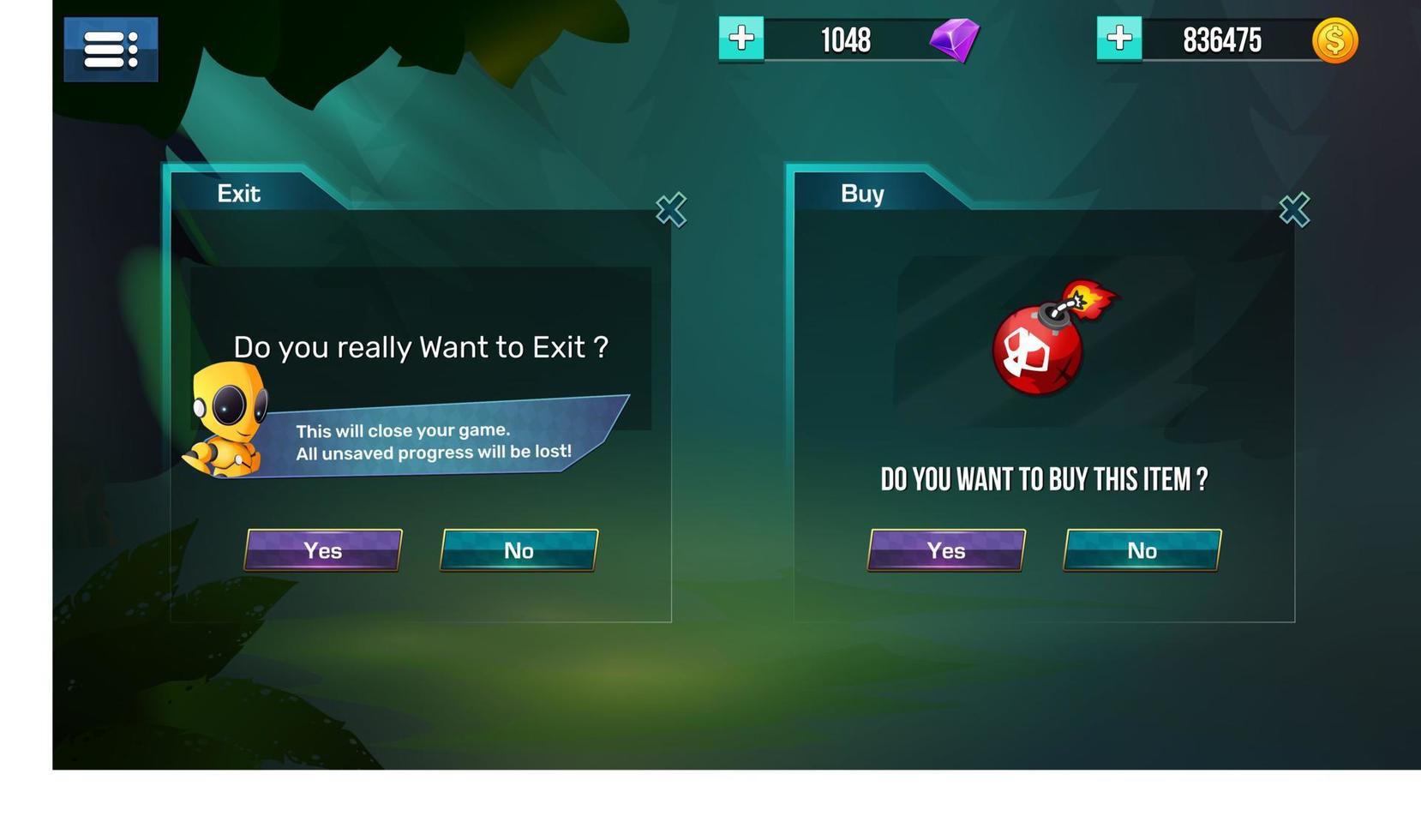Click the purple gem currency icon
This screenshot has height=840, width=1421.
954,39
